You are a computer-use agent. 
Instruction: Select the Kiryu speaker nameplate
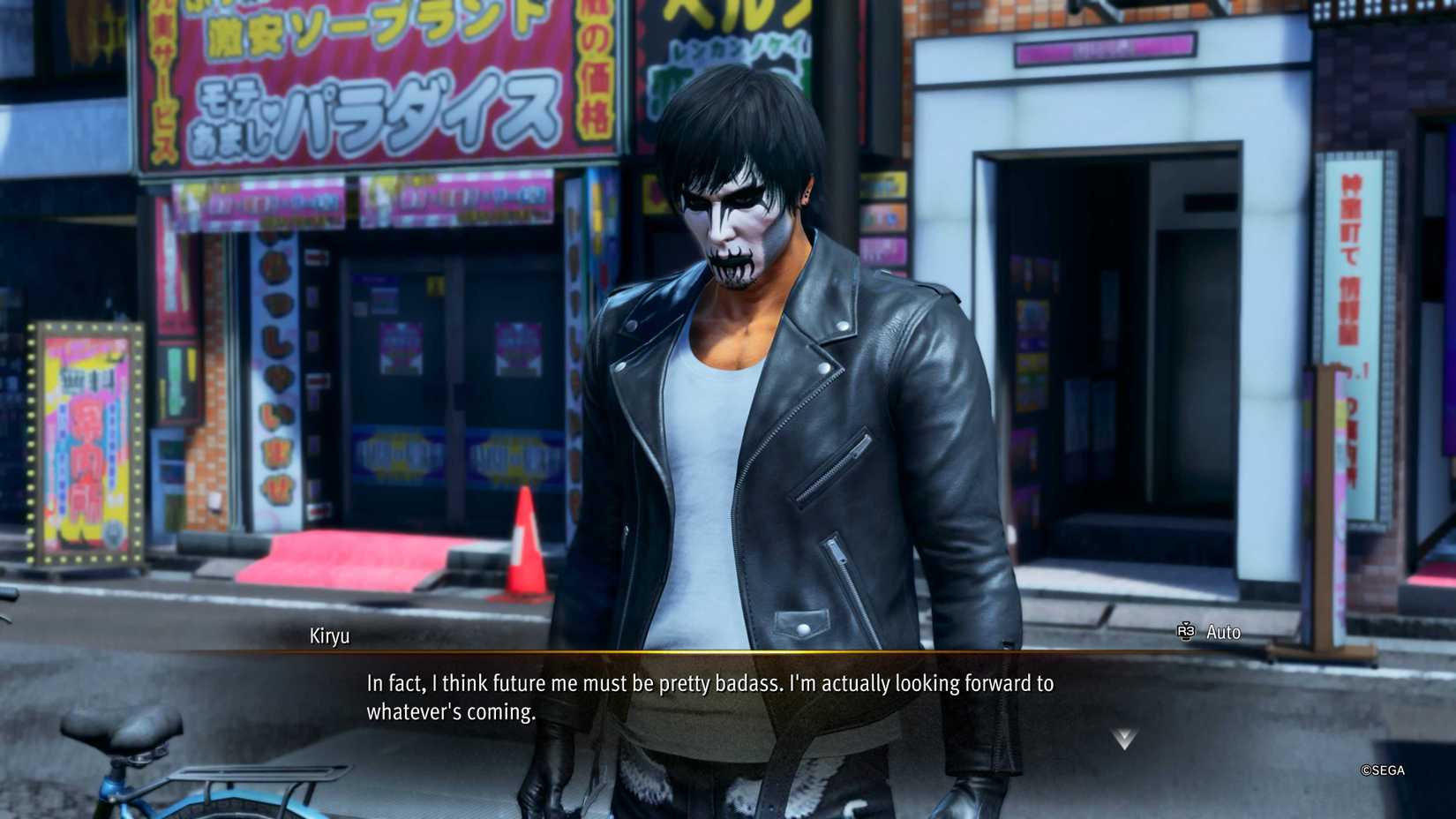331,635
